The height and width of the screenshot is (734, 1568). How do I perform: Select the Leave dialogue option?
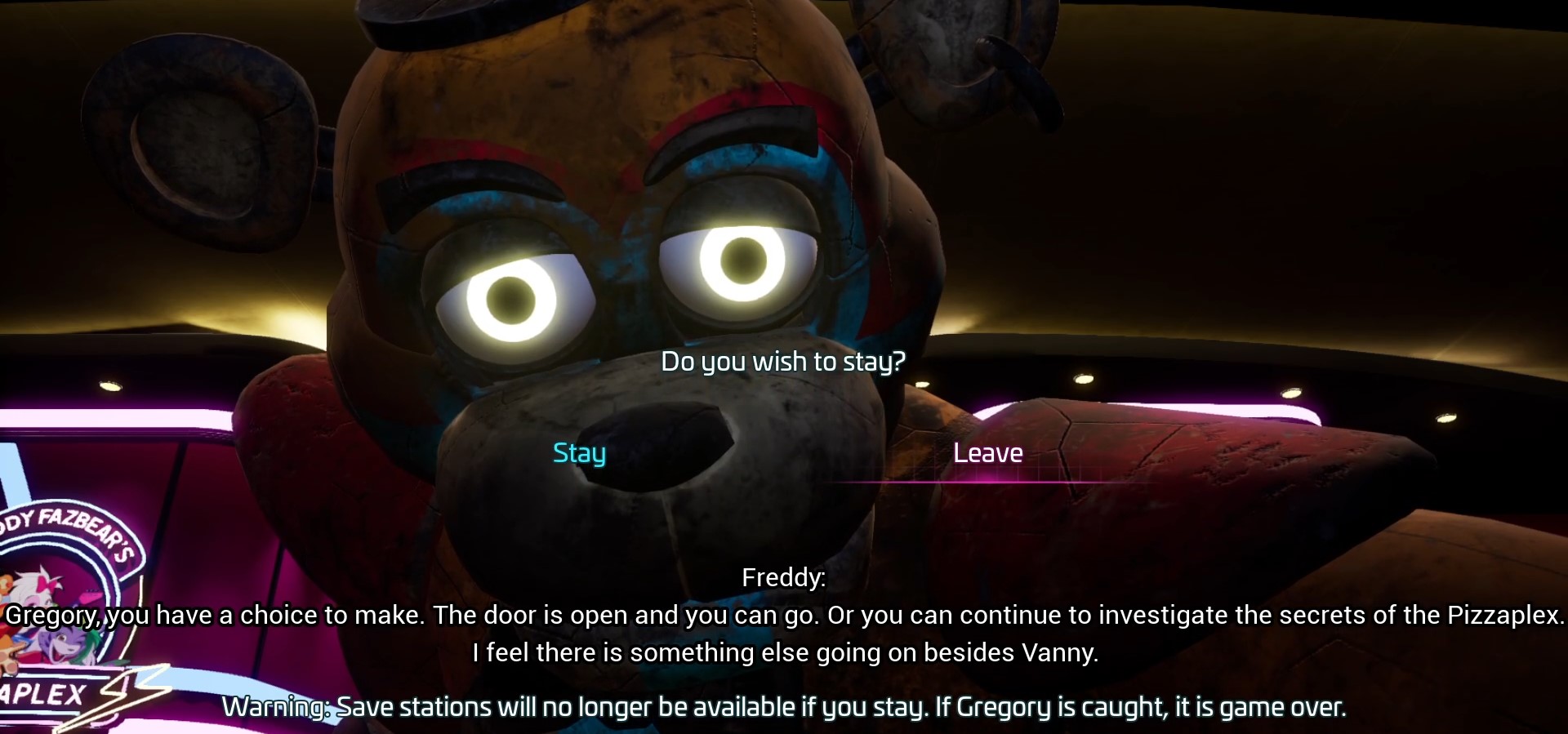[988, 454]
